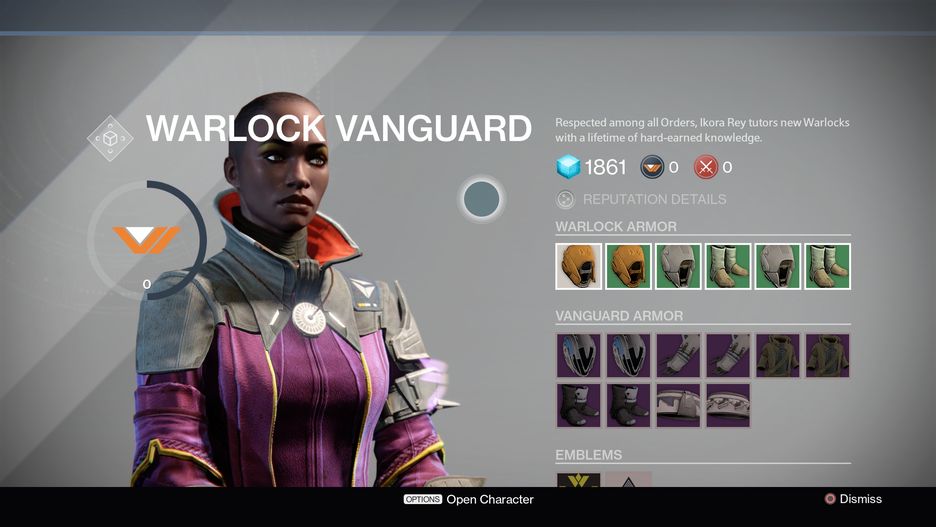Choose the orange Warlock helmet on green background
936x527 pixels.
[628, 266]
